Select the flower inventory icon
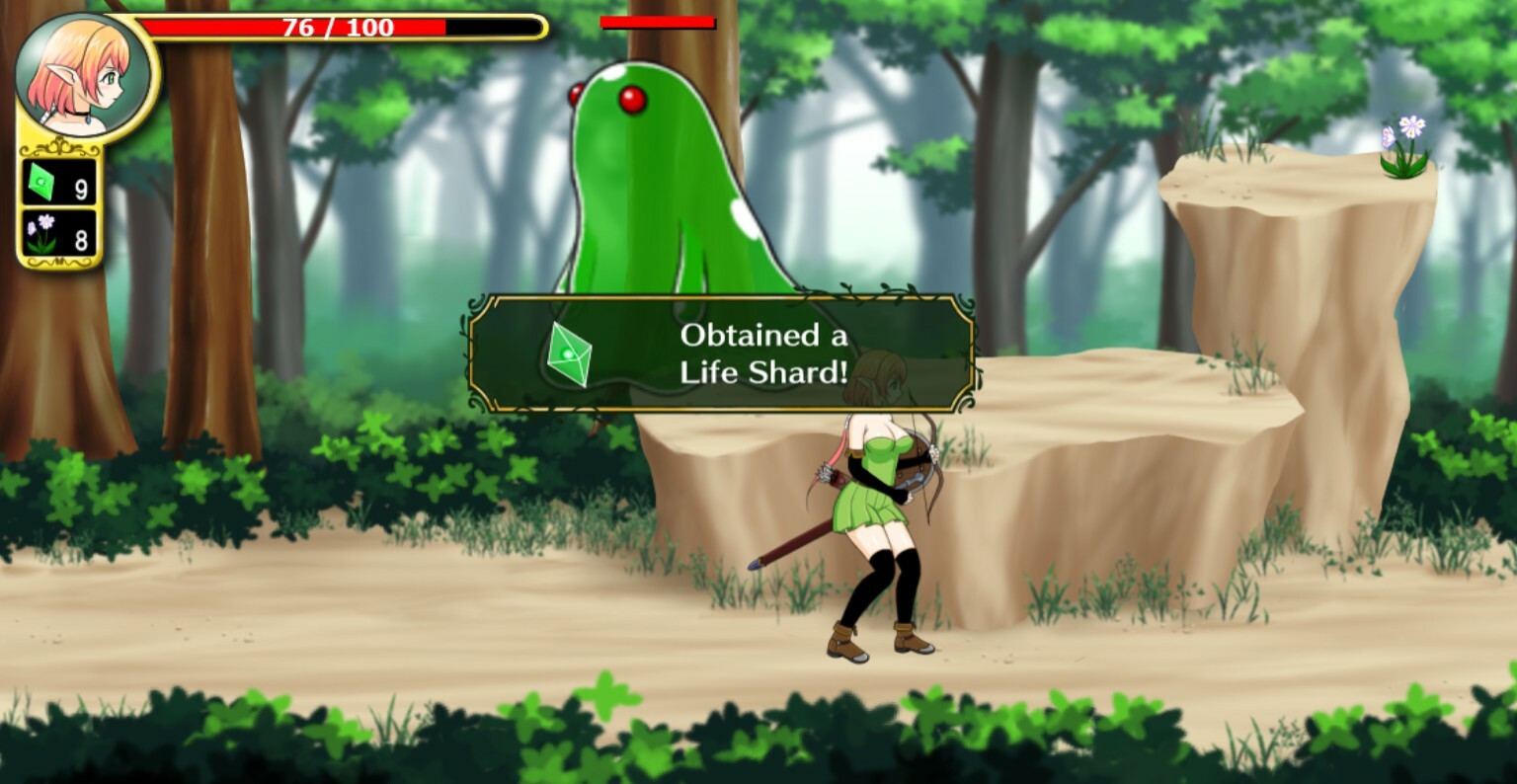 click(x=40, y=233)
